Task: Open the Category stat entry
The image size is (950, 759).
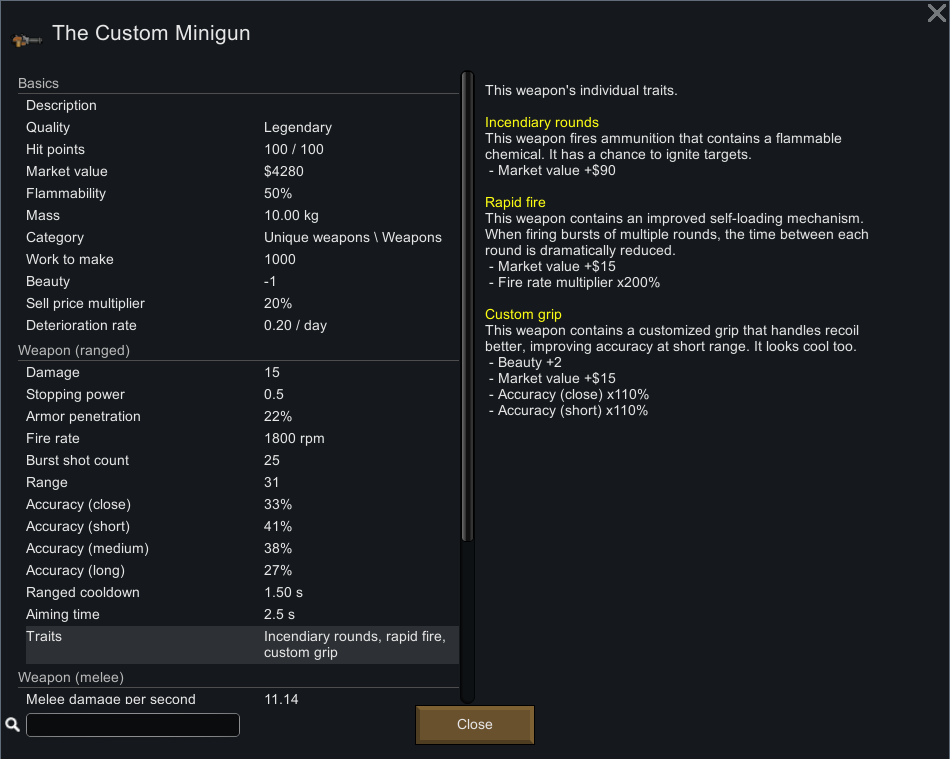Action: tap(240, 238)
